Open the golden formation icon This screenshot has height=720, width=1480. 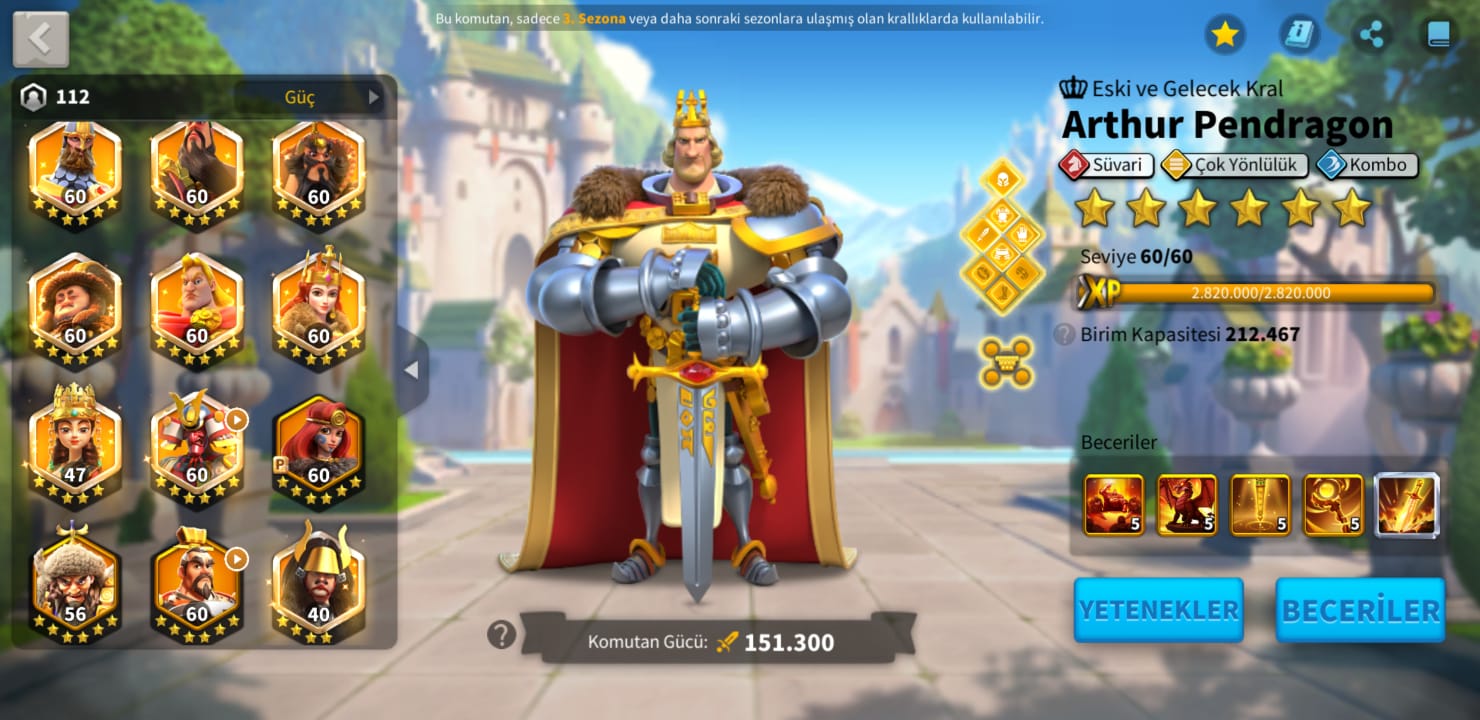1006,362
